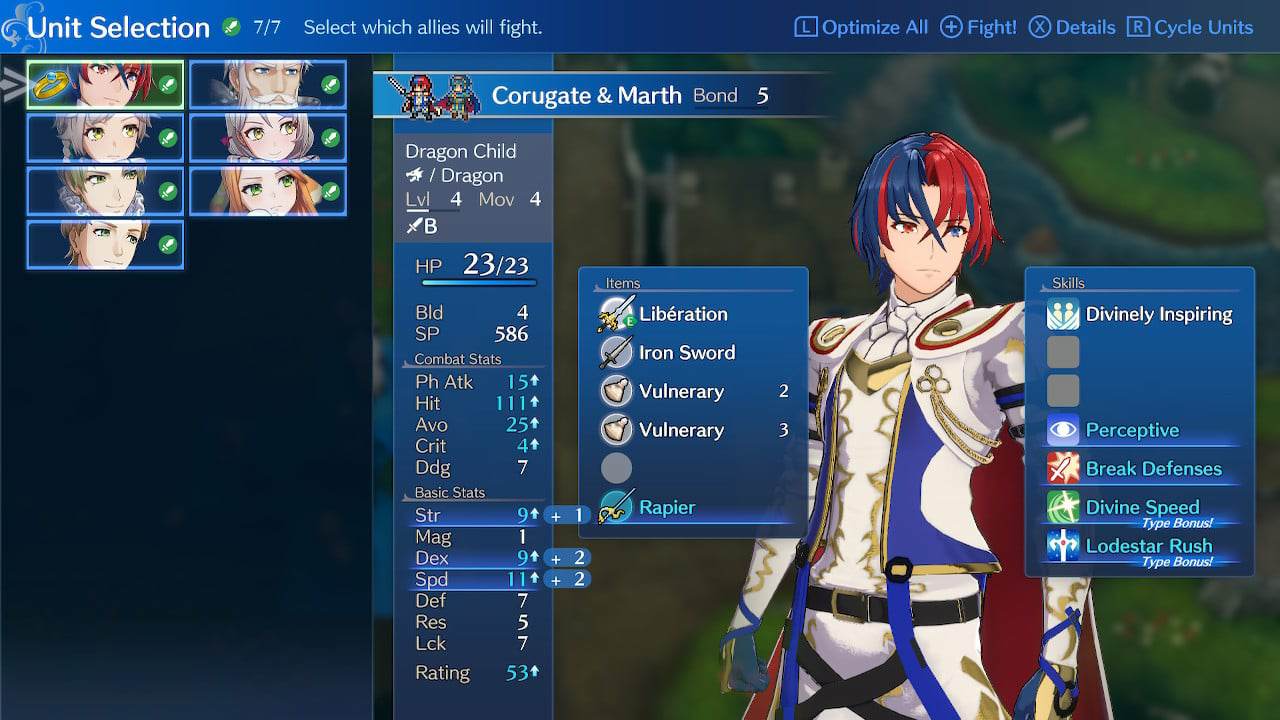
Task: Choose the blond unit with white ruff collar
Action: [x=105, y=191]
